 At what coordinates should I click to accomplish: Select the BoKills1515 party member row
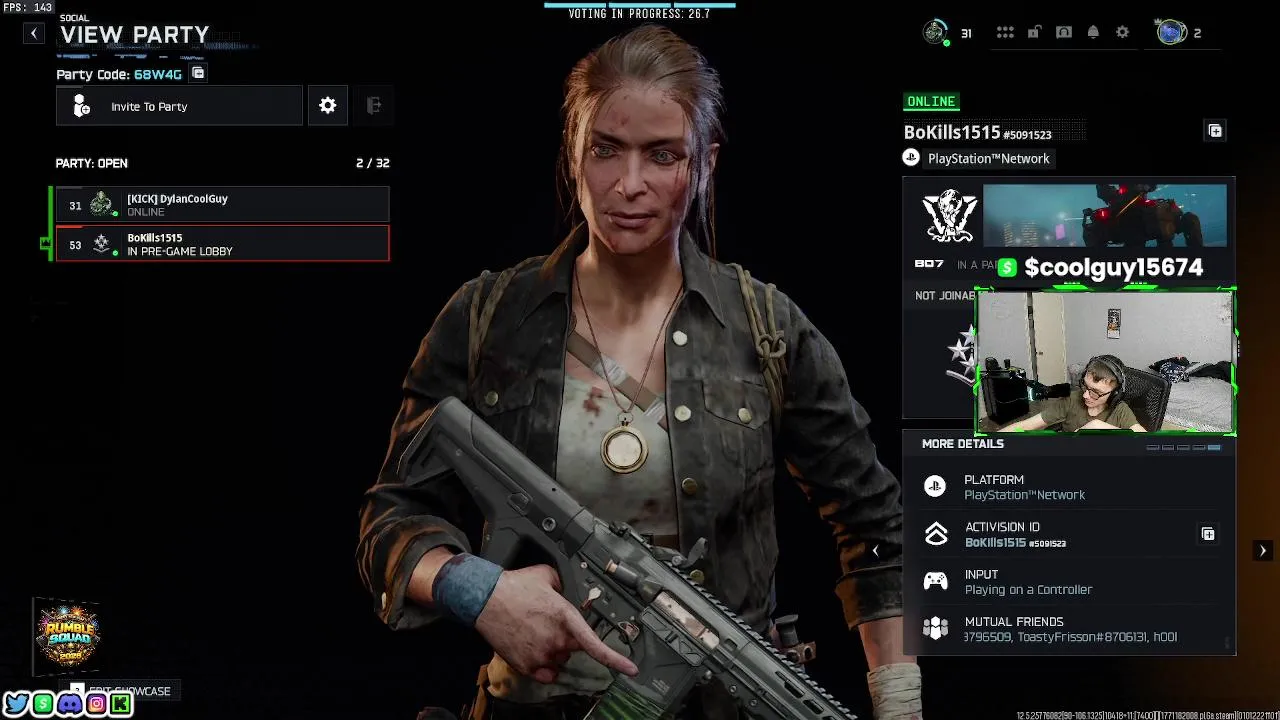point(222,244)
